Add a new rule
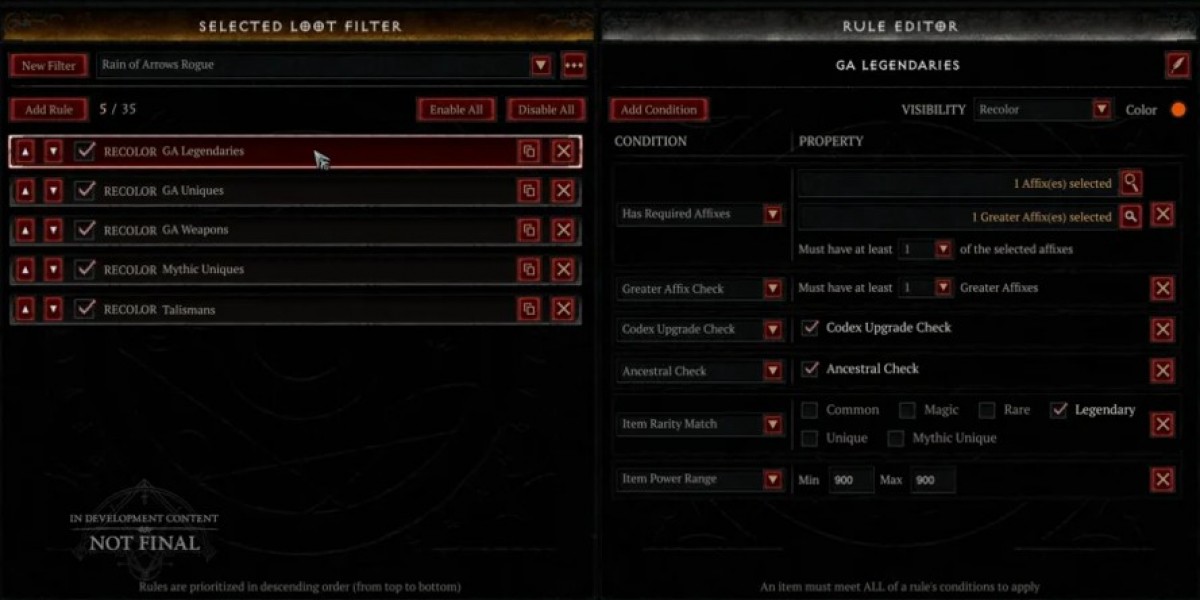The width and height of the screenshot is (1200, 600). point(48,110)
